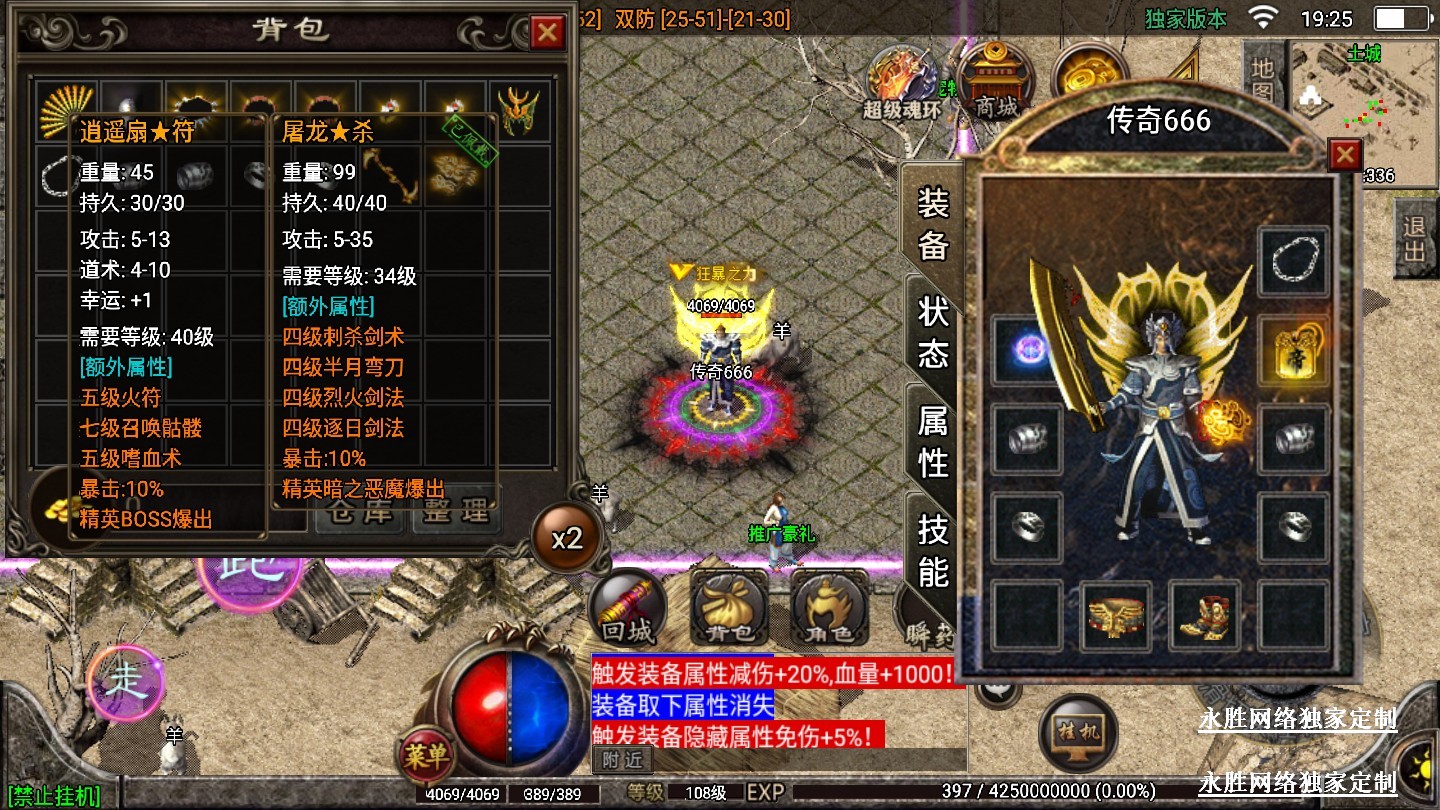Click the 退出 exit button
Screen dimensions: 1440x810
click(1414, 239)
